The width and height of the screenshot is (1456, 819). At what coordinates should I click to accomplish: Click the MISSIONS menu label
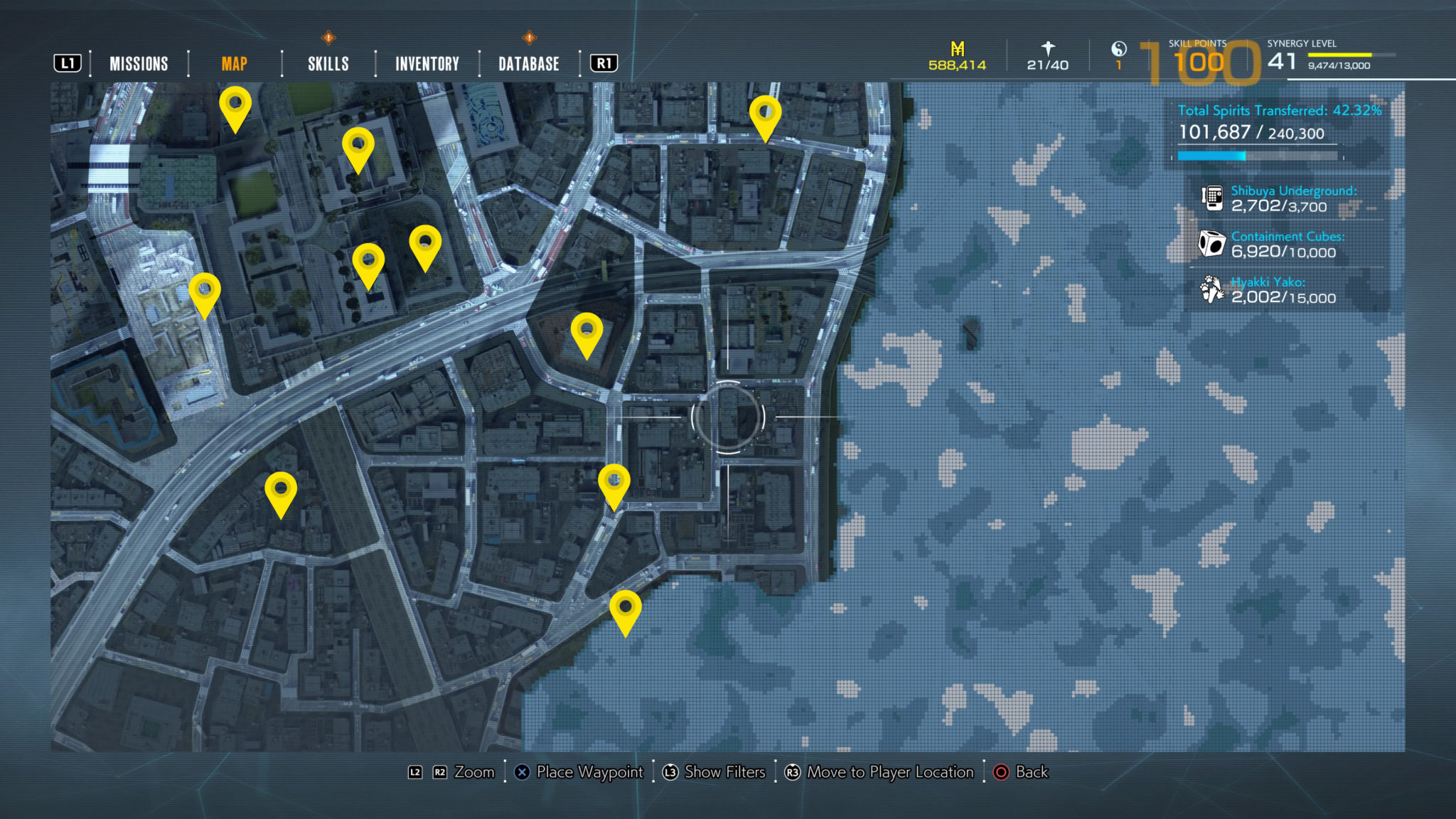pyautogui.click(x=138, y=63)
